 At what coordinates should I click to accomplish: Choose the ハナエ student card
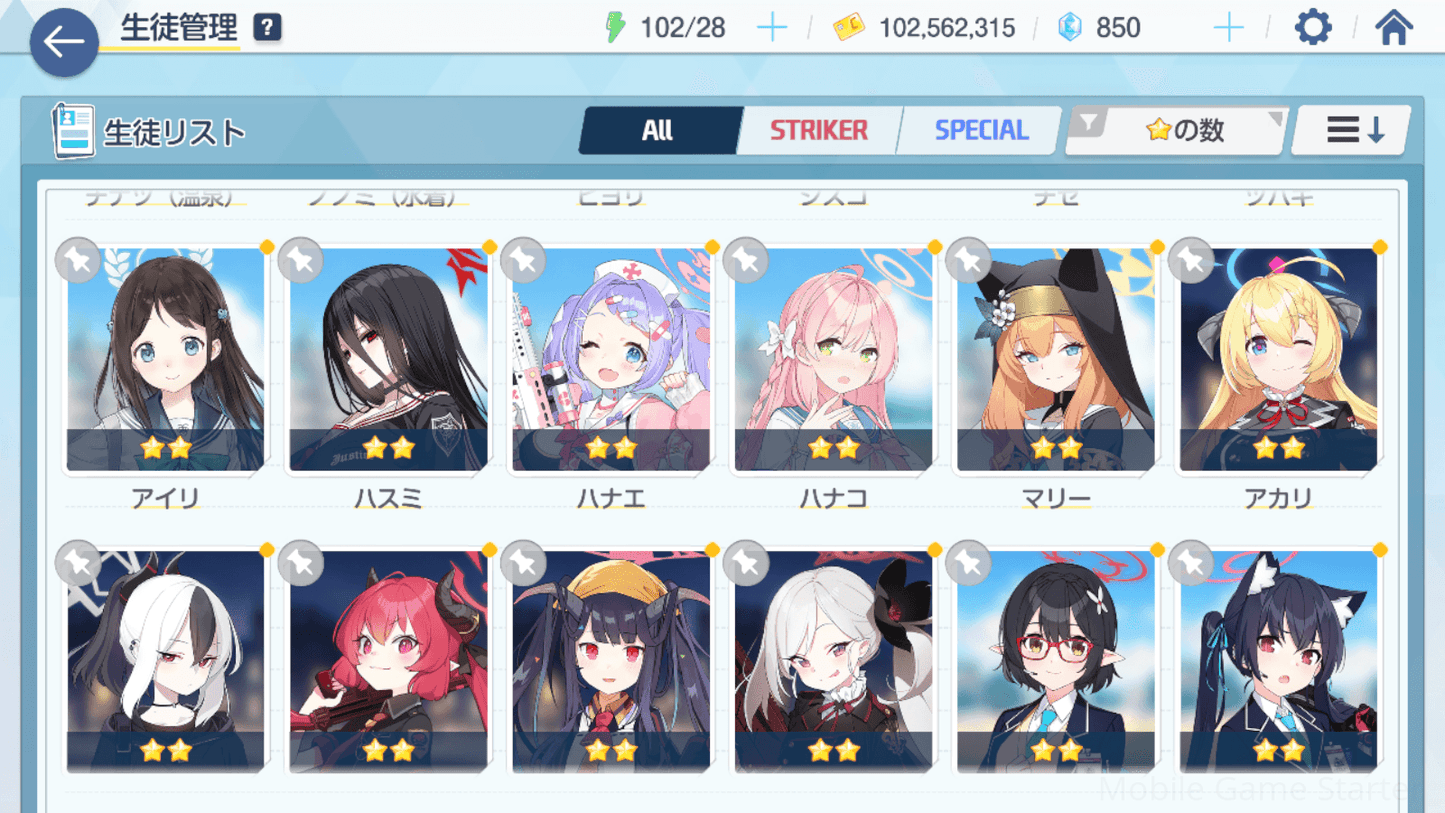[611, 360]
